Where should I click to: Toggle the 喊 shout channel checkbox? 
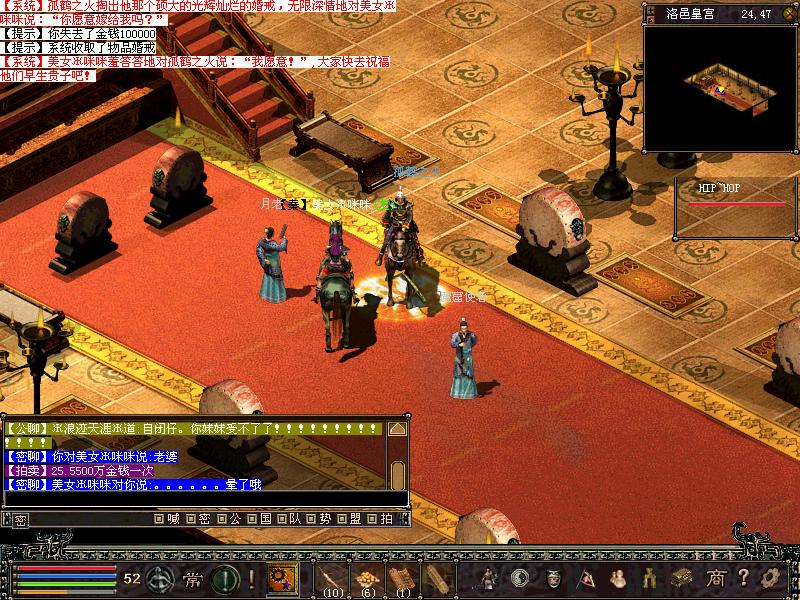[x=159, y=519]
